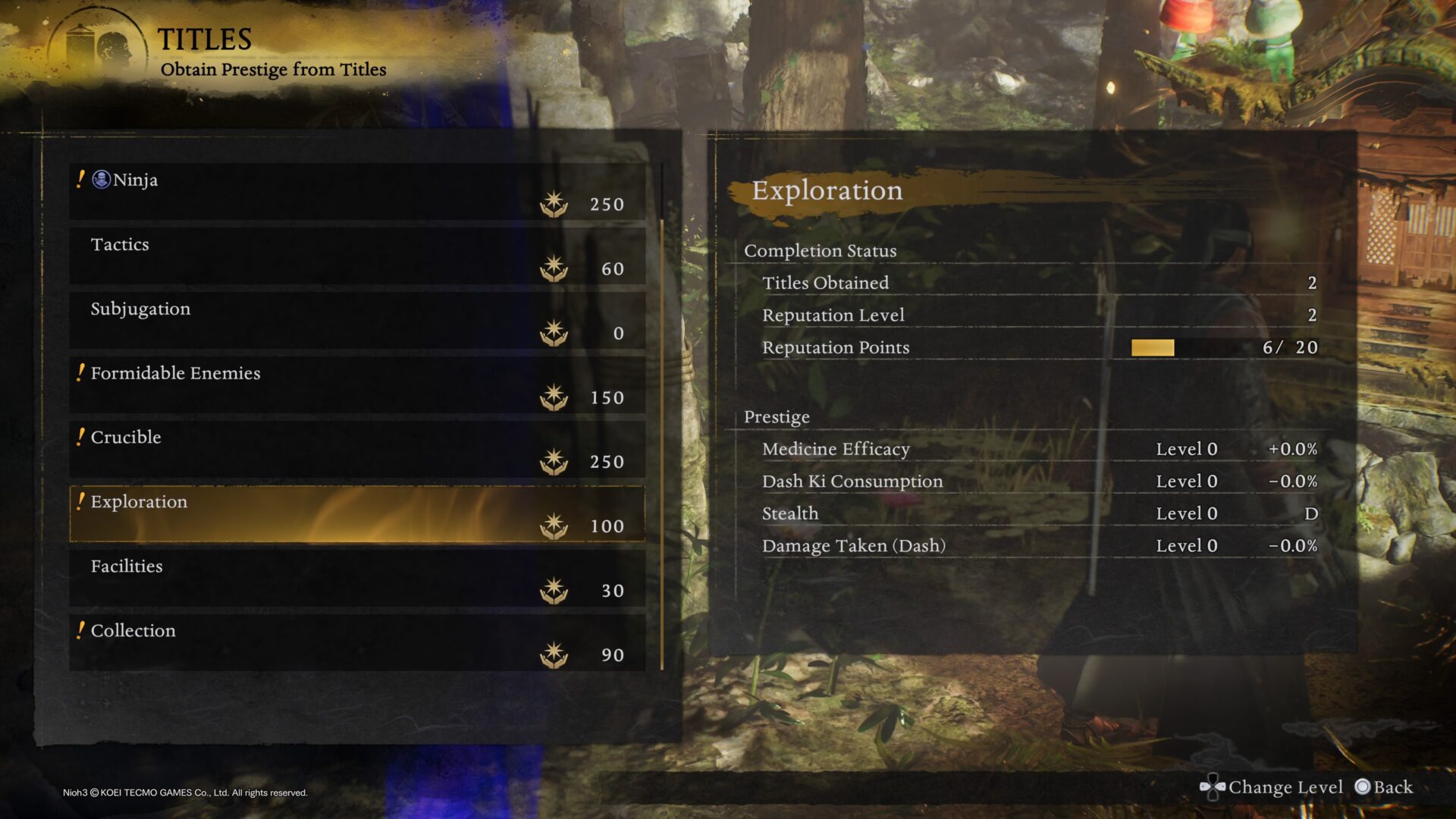Choose the Dash Ki Consumption prestige
The image size is (1456, 819).
point(1039,482)
